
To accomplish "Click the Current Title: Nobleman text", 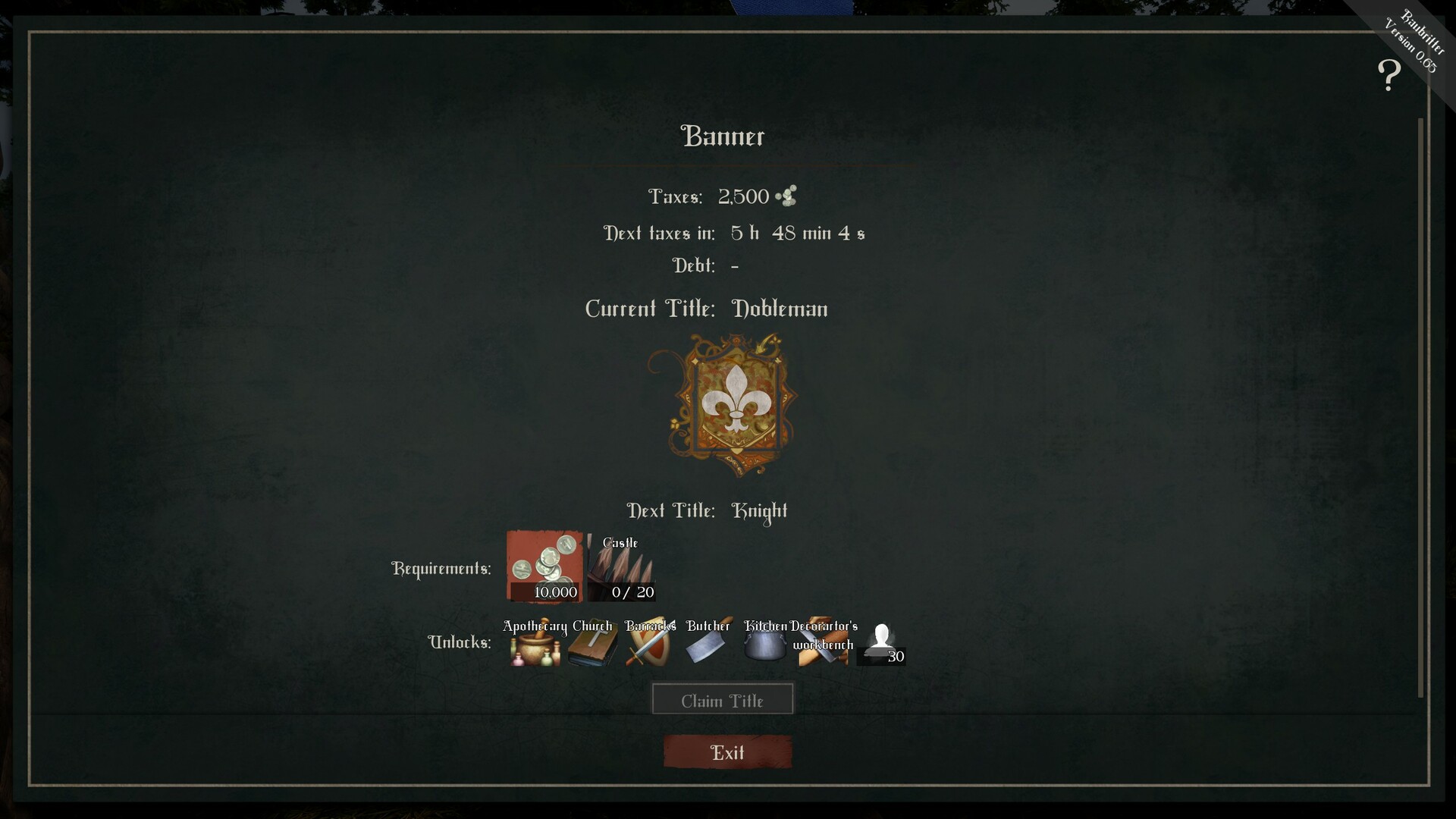I will [x=705, y=309].
